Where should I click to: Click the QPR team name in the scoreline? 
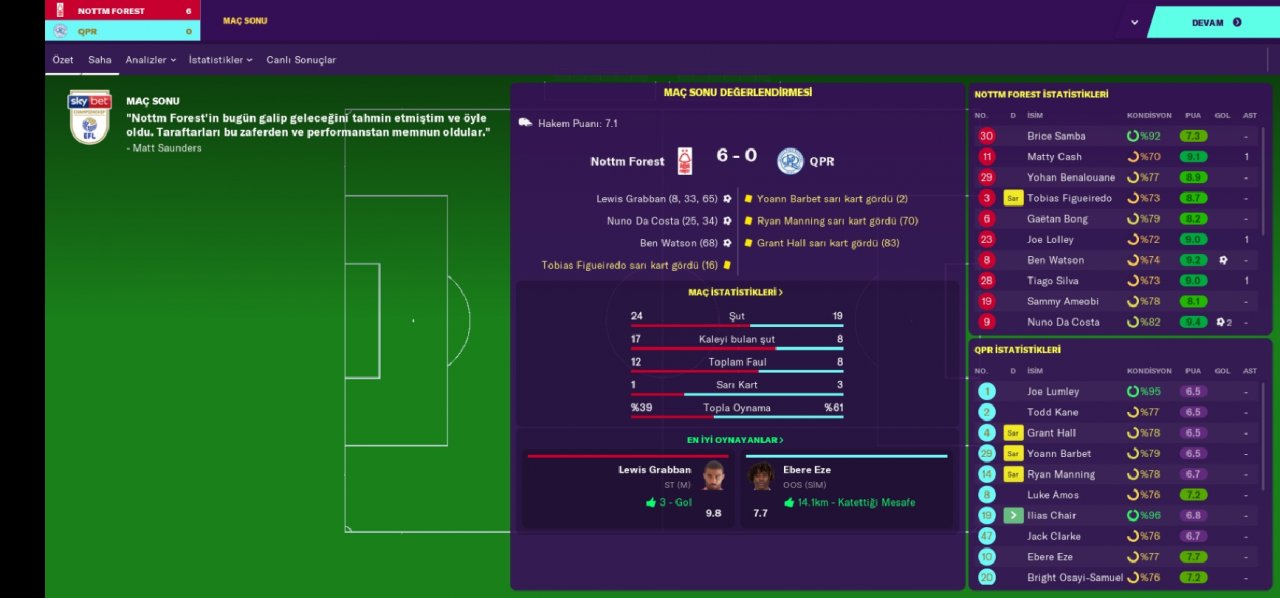(x=821, y=161)
